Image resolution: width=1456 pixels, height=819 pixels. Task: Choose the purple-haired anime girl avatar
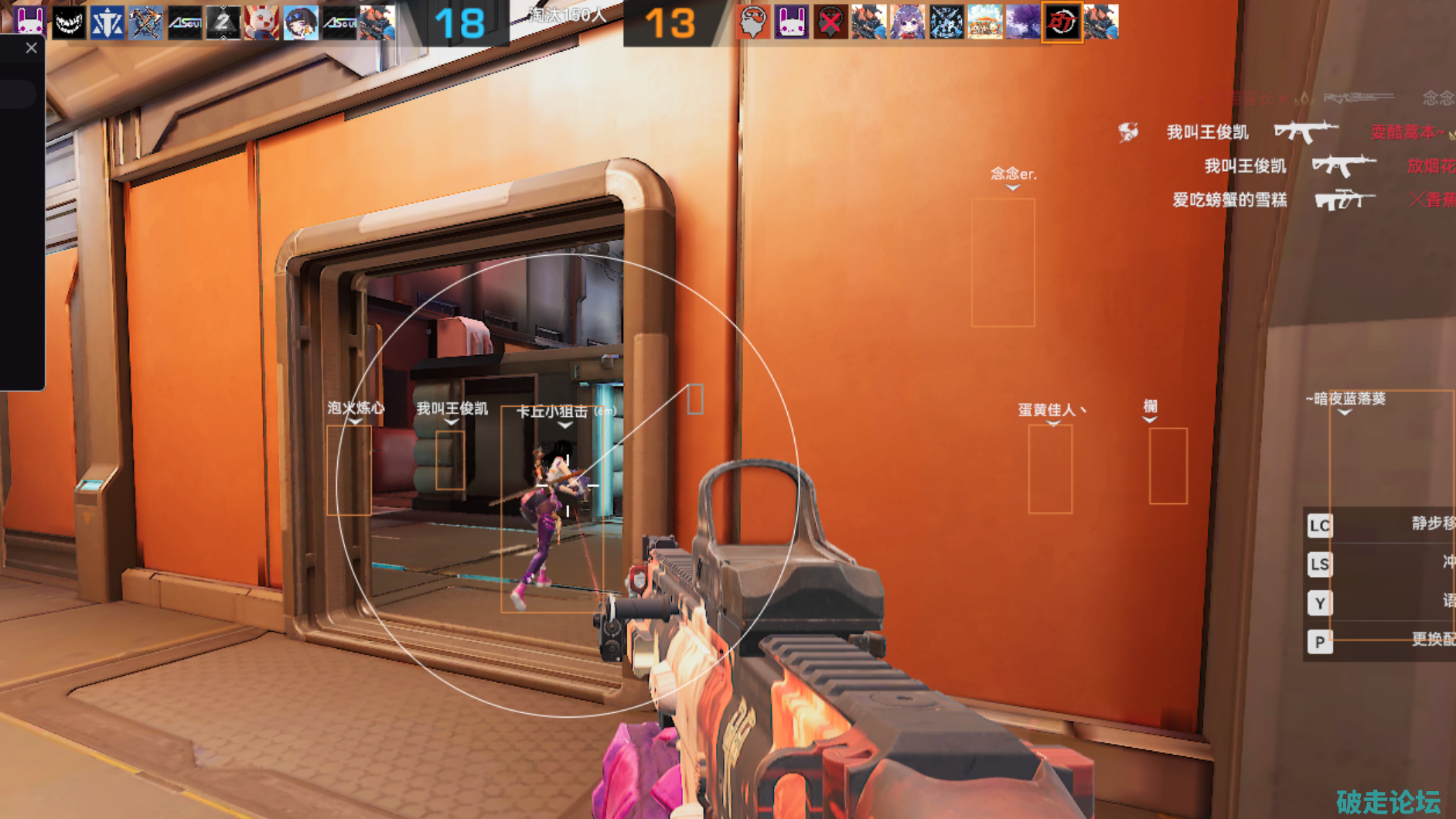click(907, 22)
